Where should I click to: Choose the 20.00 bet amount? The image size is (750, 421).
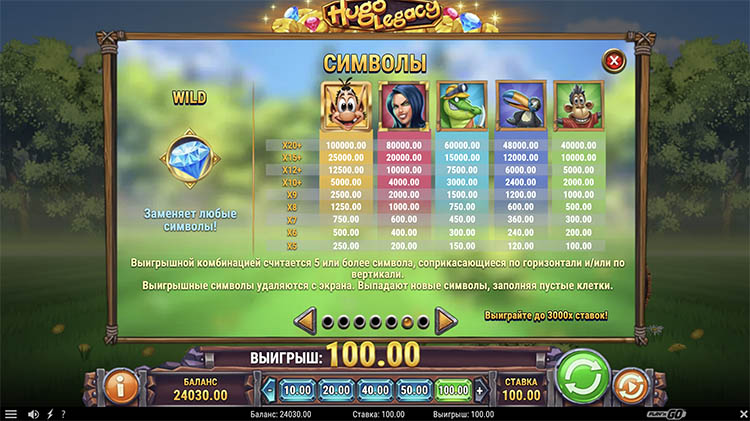(336, 389)
